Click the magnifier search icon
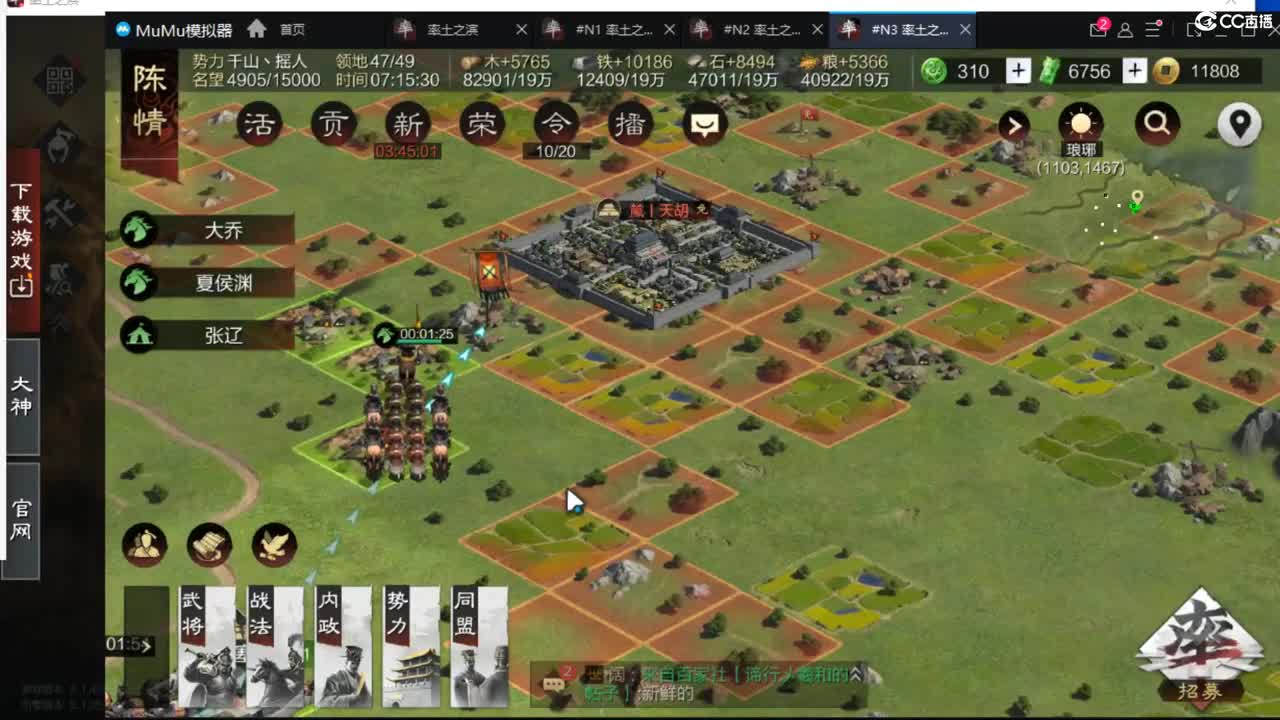 click(x=1157, y=125)
